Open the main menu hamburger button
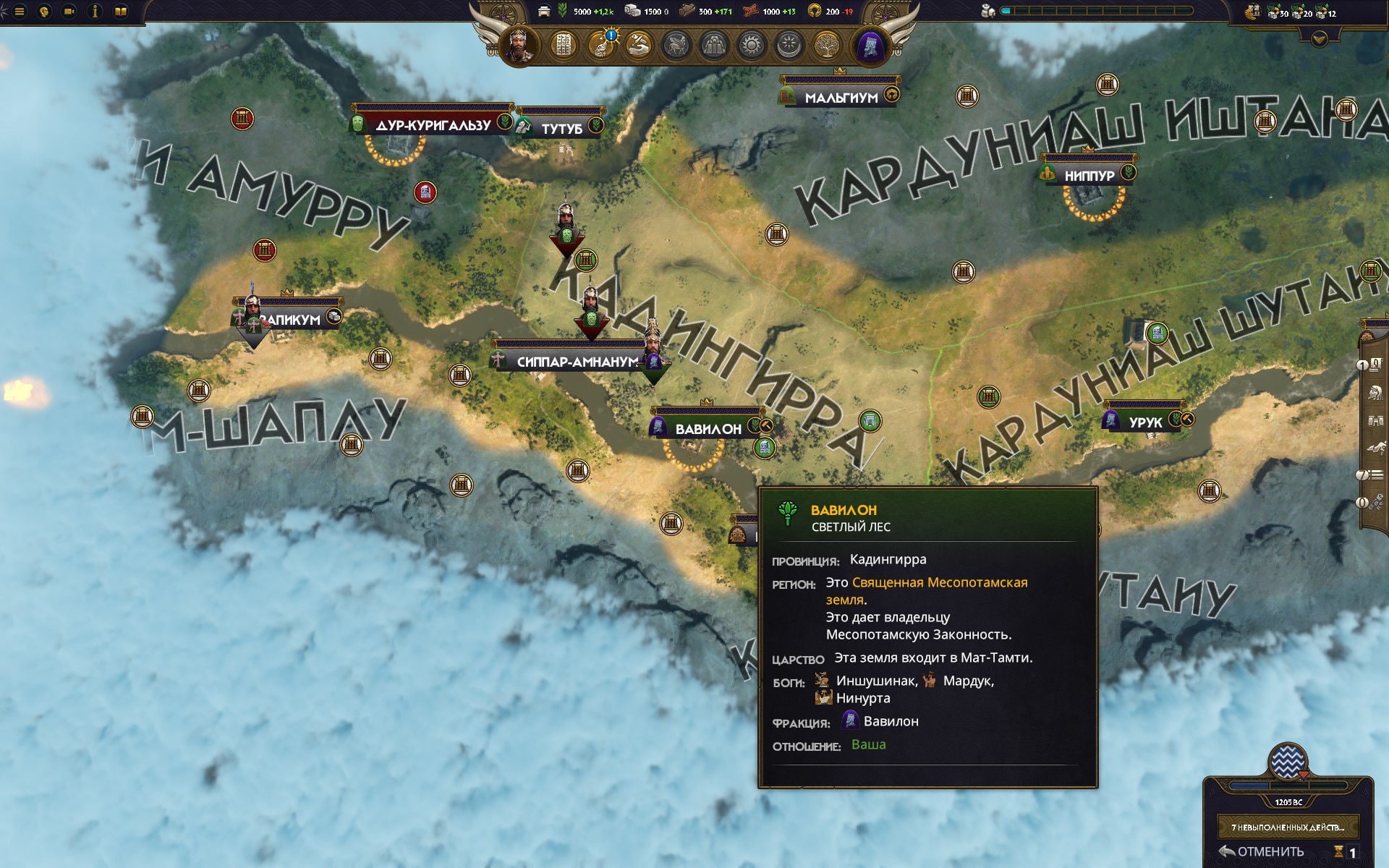This screenshot has width=1389, height=868. click(x=20, y=12)
